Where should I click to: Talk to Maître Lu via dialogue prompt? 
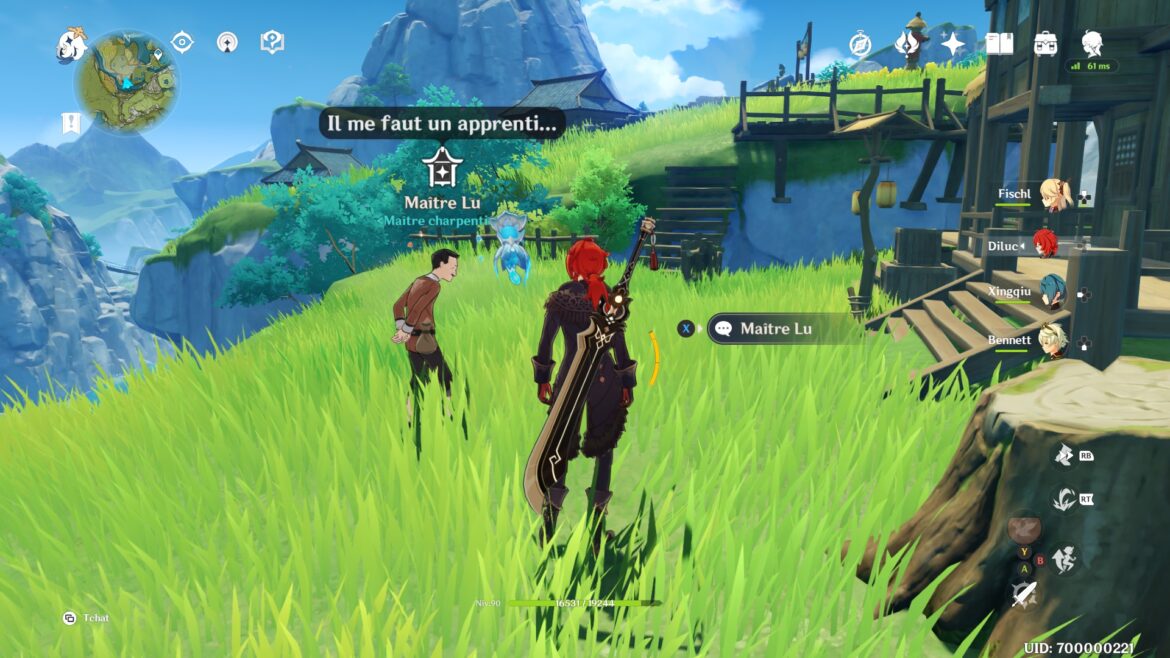[x=774, y=328]
